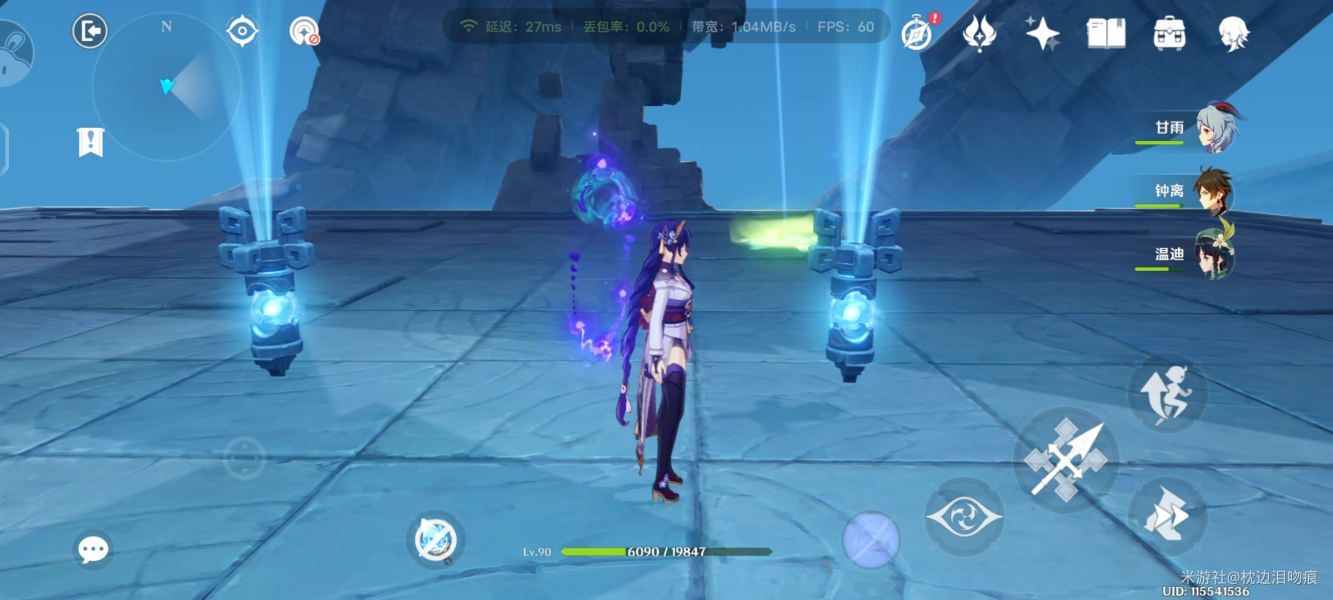Image resolution: width=1333 pixels, height=600 pixels.
Task: Switch to party member 温迪
Action: pyautogui.click(x=1212, y=254)
